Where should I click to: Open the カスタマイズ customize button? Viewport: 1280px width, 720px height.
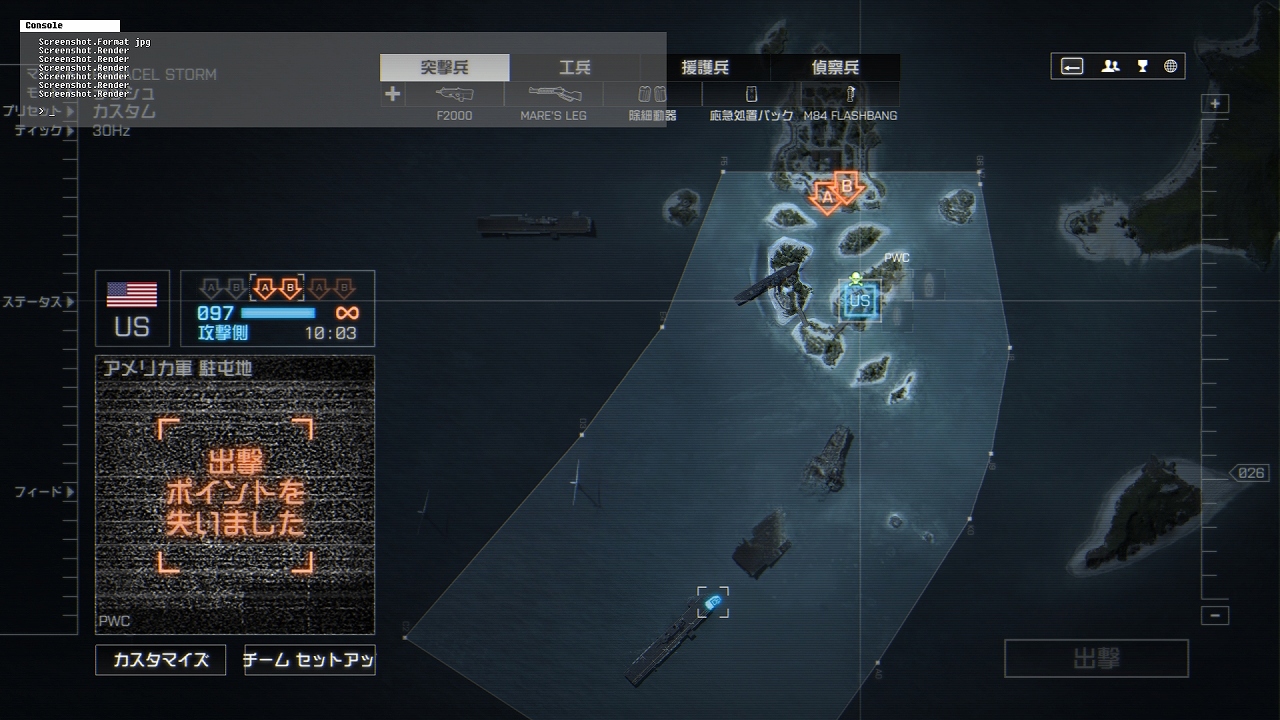161,660
